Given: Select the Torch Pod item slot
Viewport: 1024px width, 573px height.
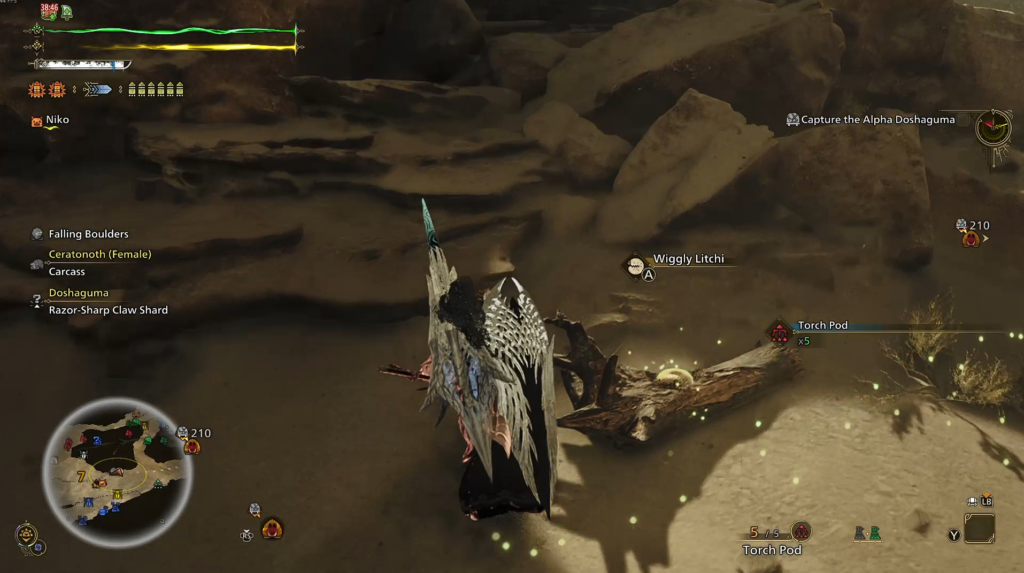Looking at the screenshot, I should coord(800,532).
